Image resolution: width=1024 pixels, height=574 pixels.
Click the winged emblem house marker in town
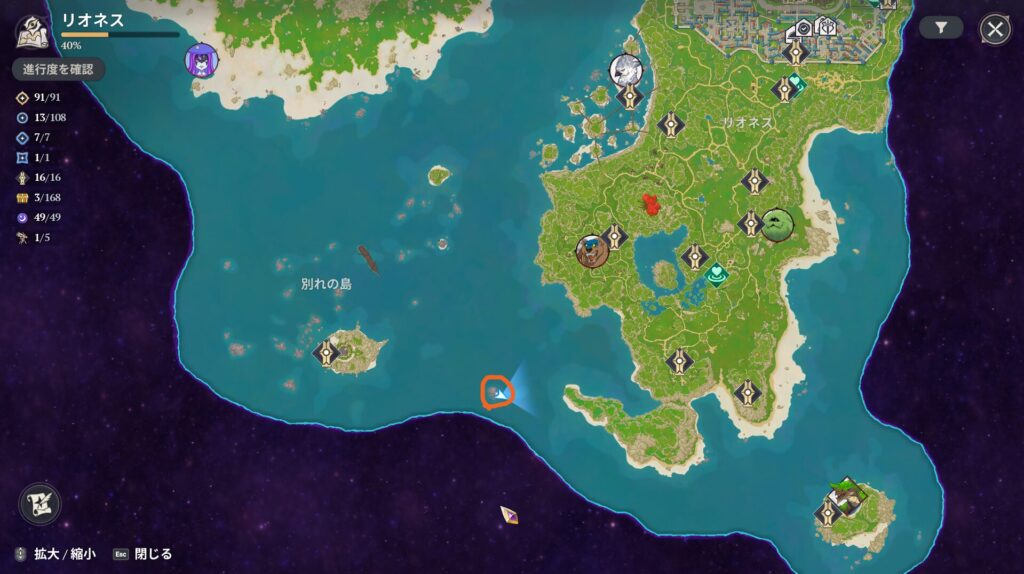click(826, 26)
